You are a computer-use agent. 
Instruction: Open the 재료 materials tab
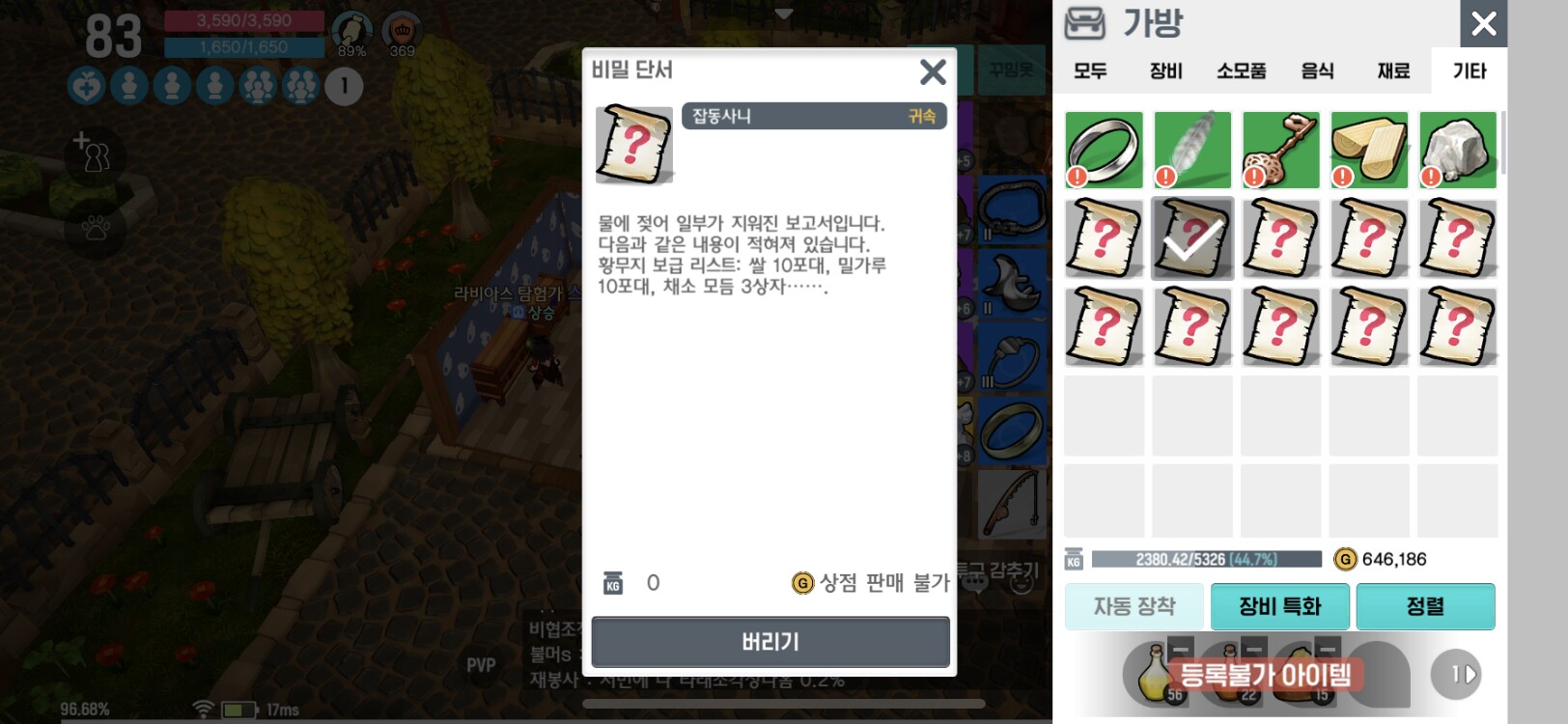click(1391, 70)
